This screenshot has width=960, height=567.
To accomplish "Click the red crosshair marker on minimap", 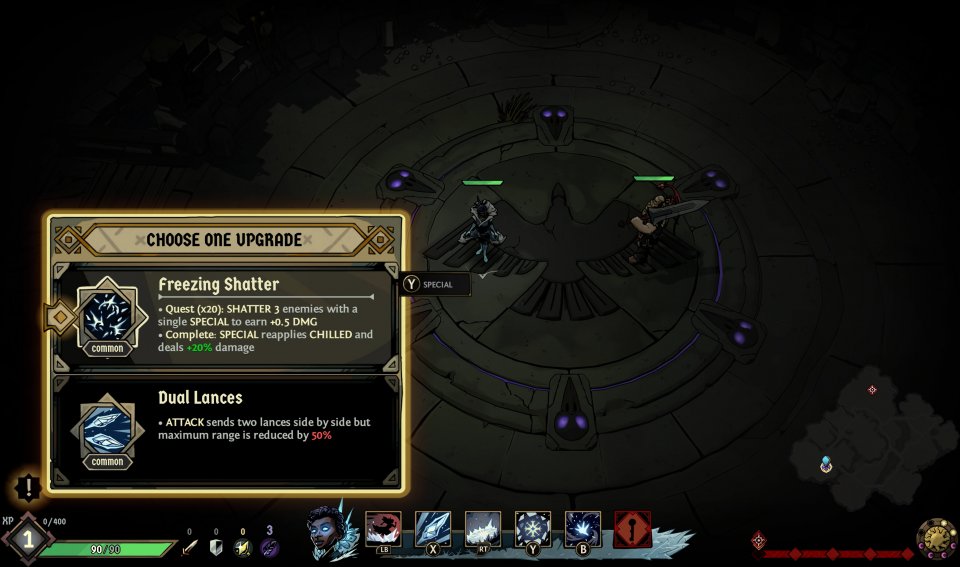I will coord(872,389).
